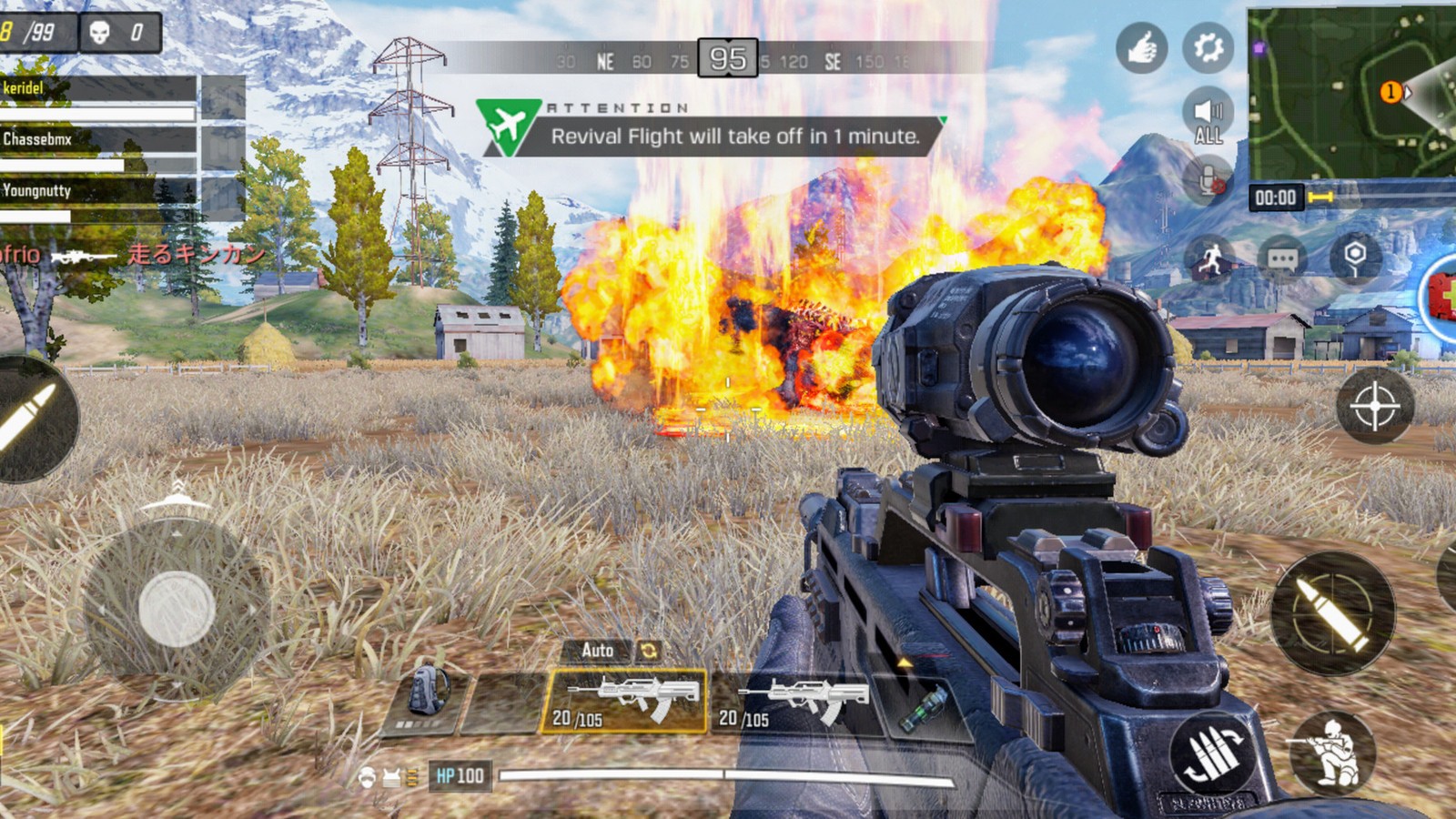1456x819 pixels.
Task: Tap the thumbs-up like button
Action: [x=1141, y=47]
